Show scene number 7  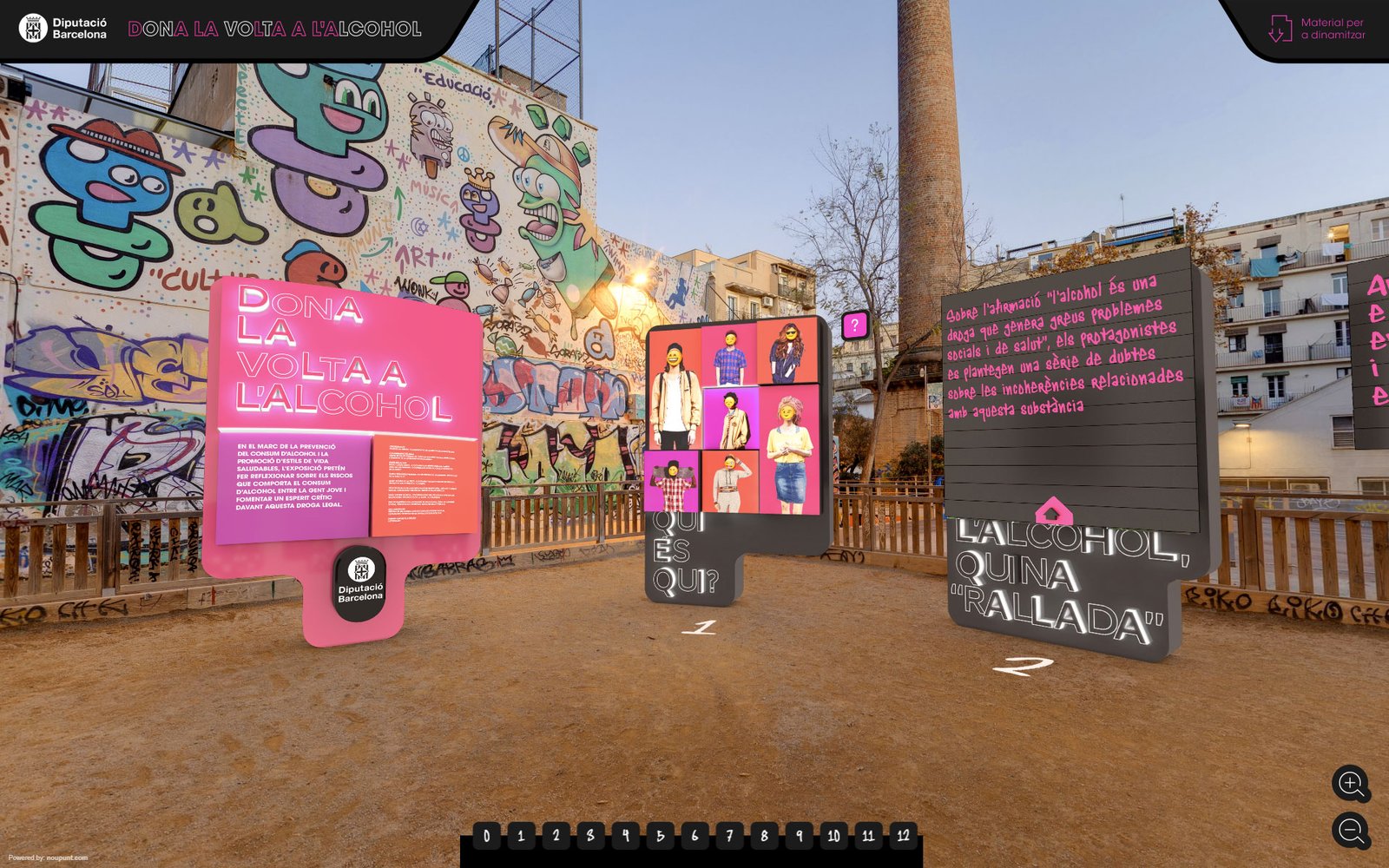click(729, 836)
